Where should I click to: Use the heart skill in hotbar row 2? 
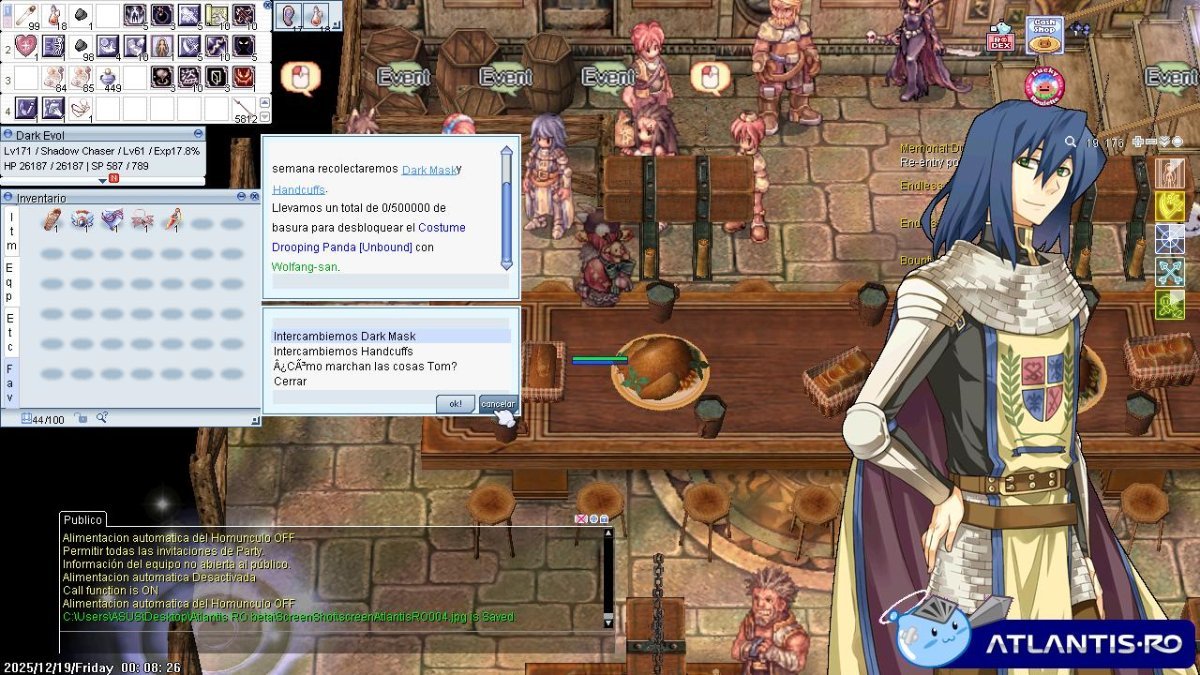coord(26,46)
